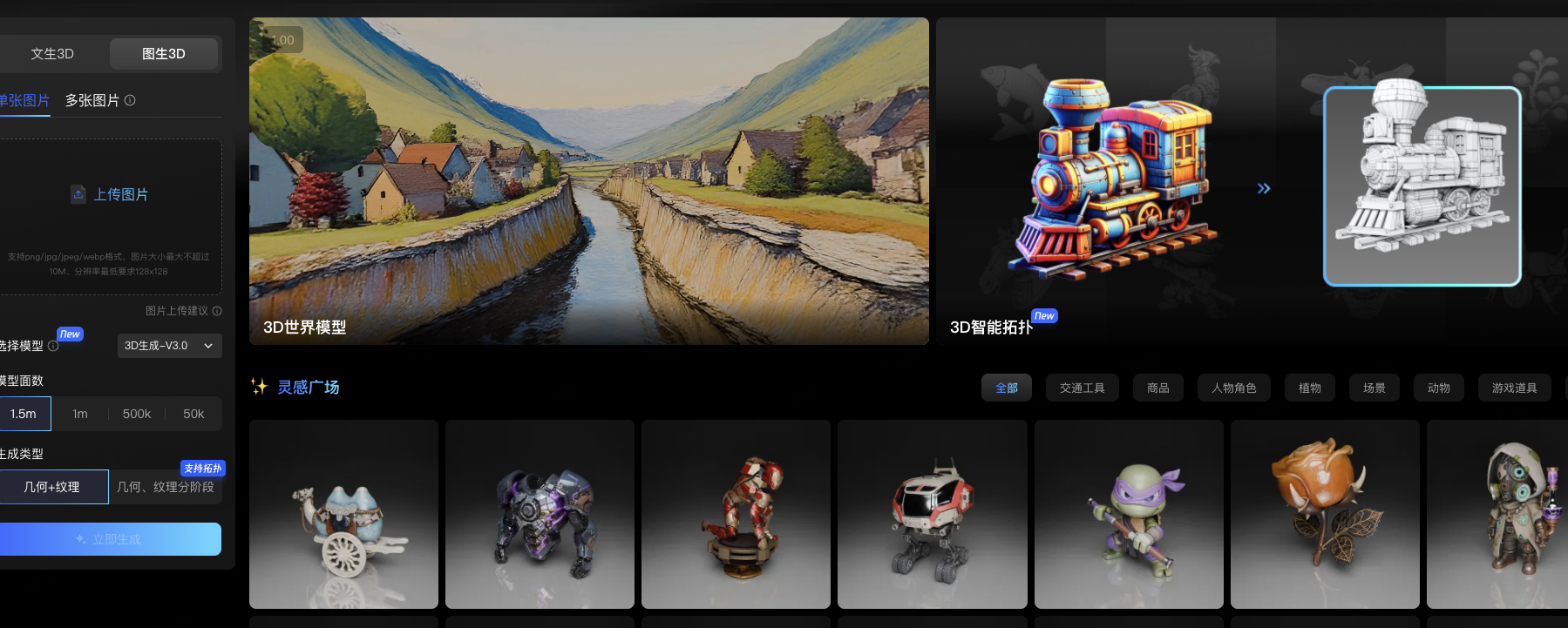Select the 动物 category filter
This screenshot has height=628, width=1568.
tap(1438, 388)
